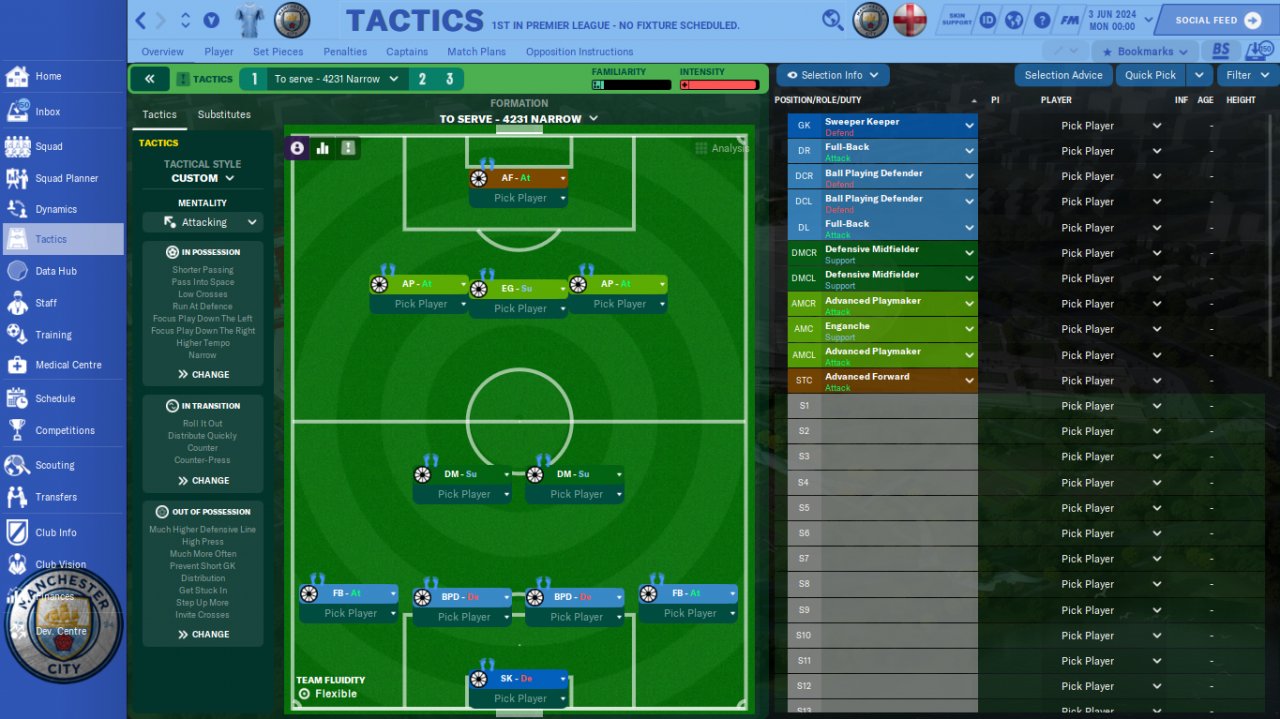
Task: Click the Selection Advice button
Action: [1063, 75]
